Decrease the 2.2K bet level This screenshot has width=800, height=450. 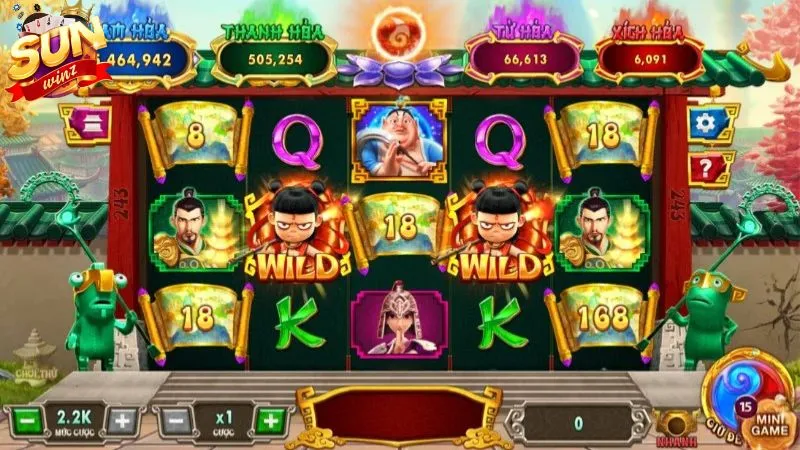pyautogui.click(x=28, y=420)
